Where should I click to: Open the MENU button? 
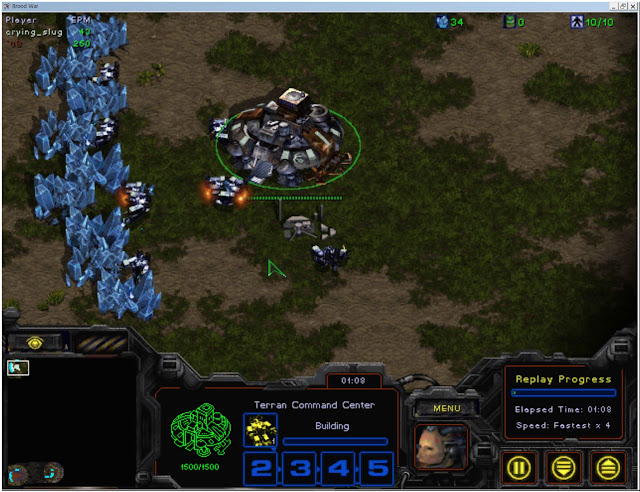[x=446, y=408]
